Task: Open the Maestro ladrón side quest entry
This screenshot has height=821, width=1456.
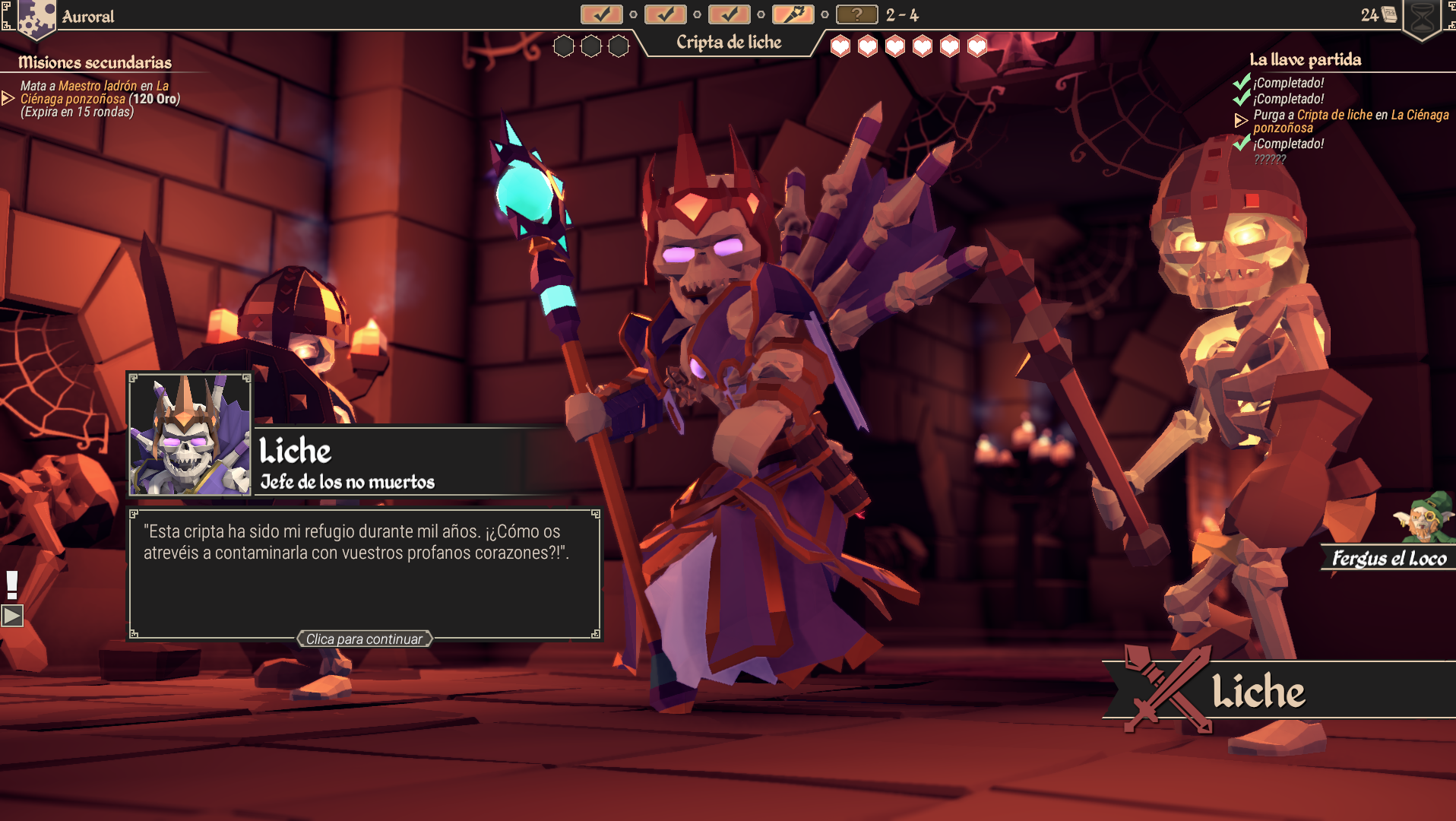Action: point(99,99)
